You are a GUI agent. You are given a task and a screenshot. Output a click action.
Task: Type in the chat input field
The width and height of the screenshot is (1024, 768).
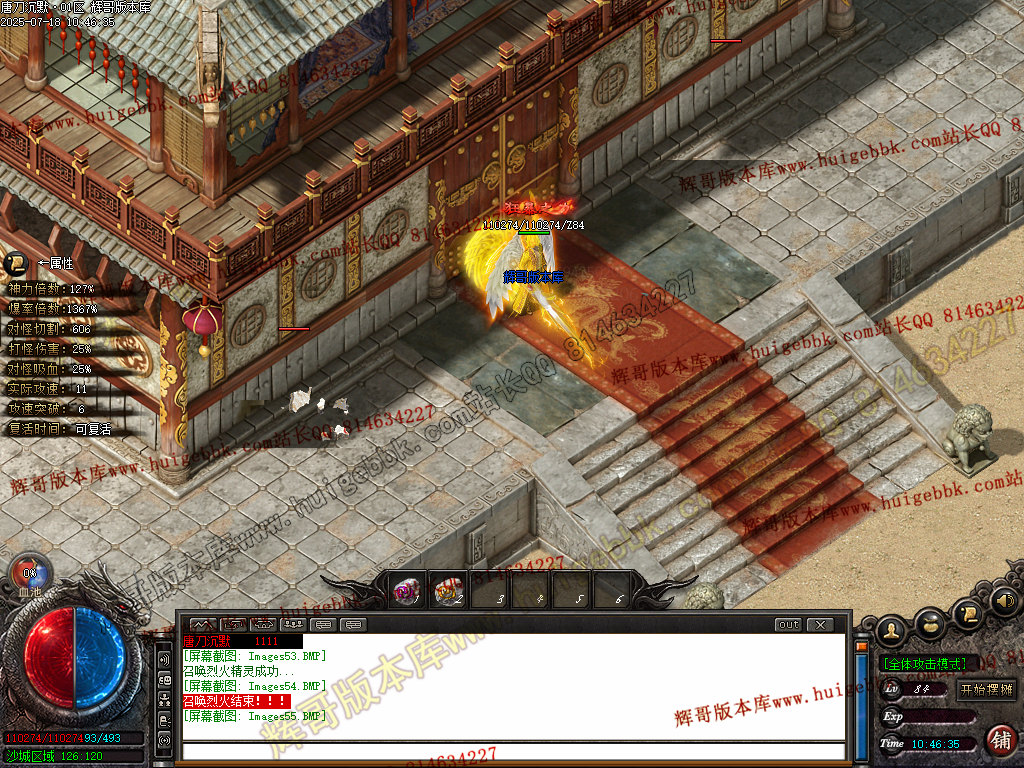click(510, 751)
